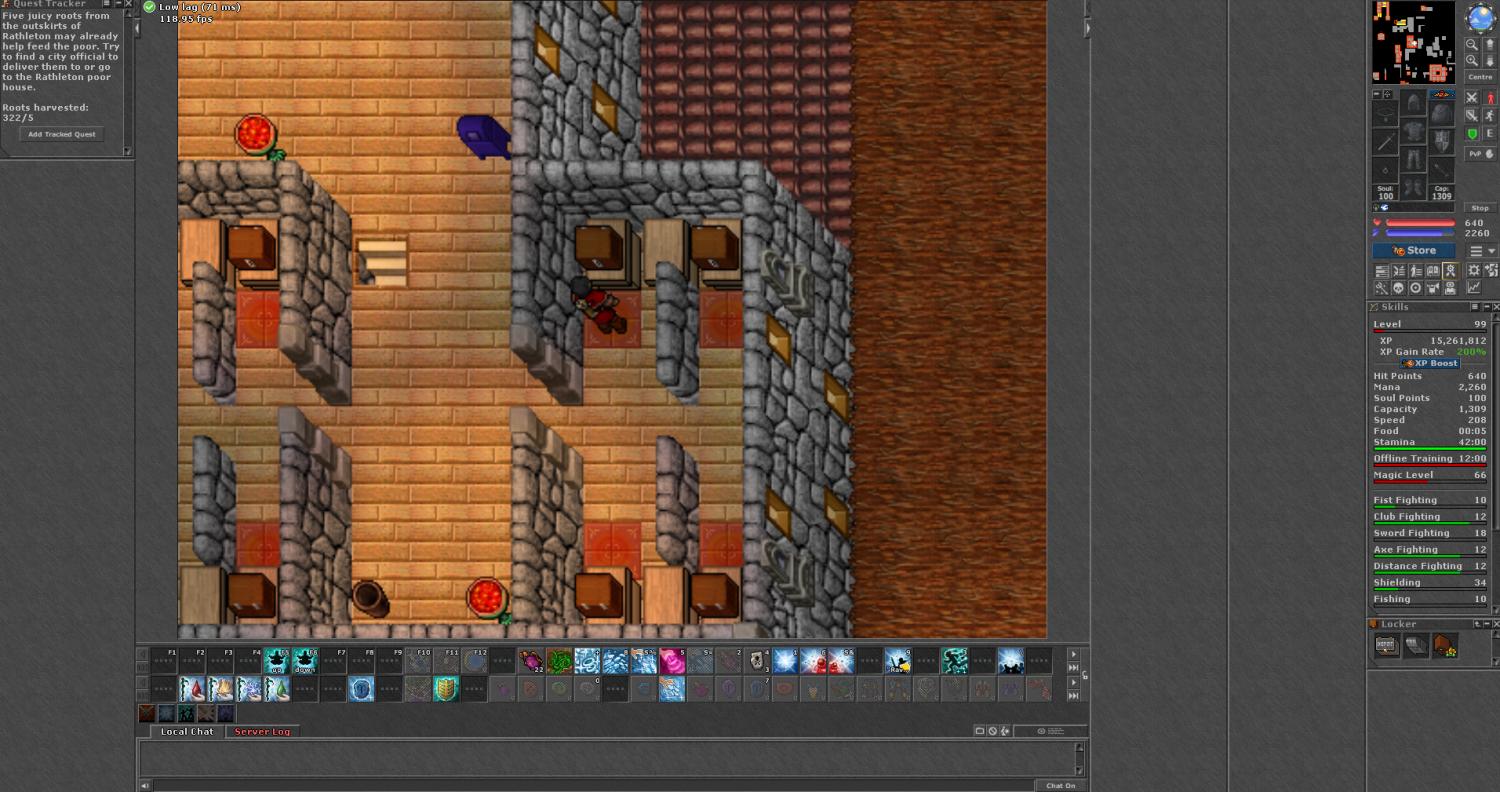Toggle the Chat On button
Viewport: 1500px width, 792px height.
1060,786
